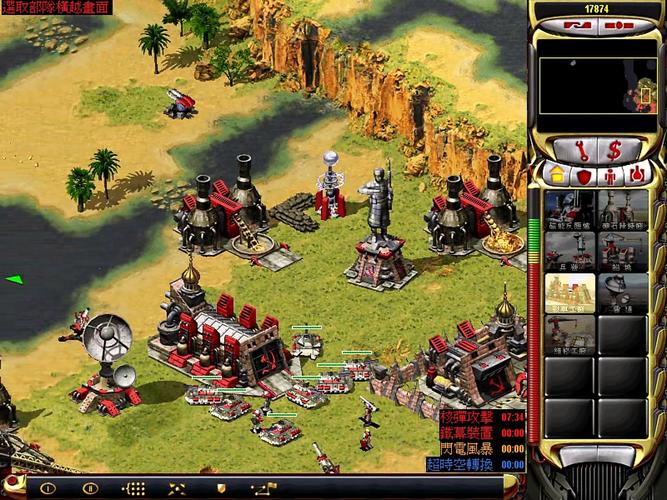Screen dimensions: 667x500
Task: Click the dotted formation command button
Action: [134, 488]
